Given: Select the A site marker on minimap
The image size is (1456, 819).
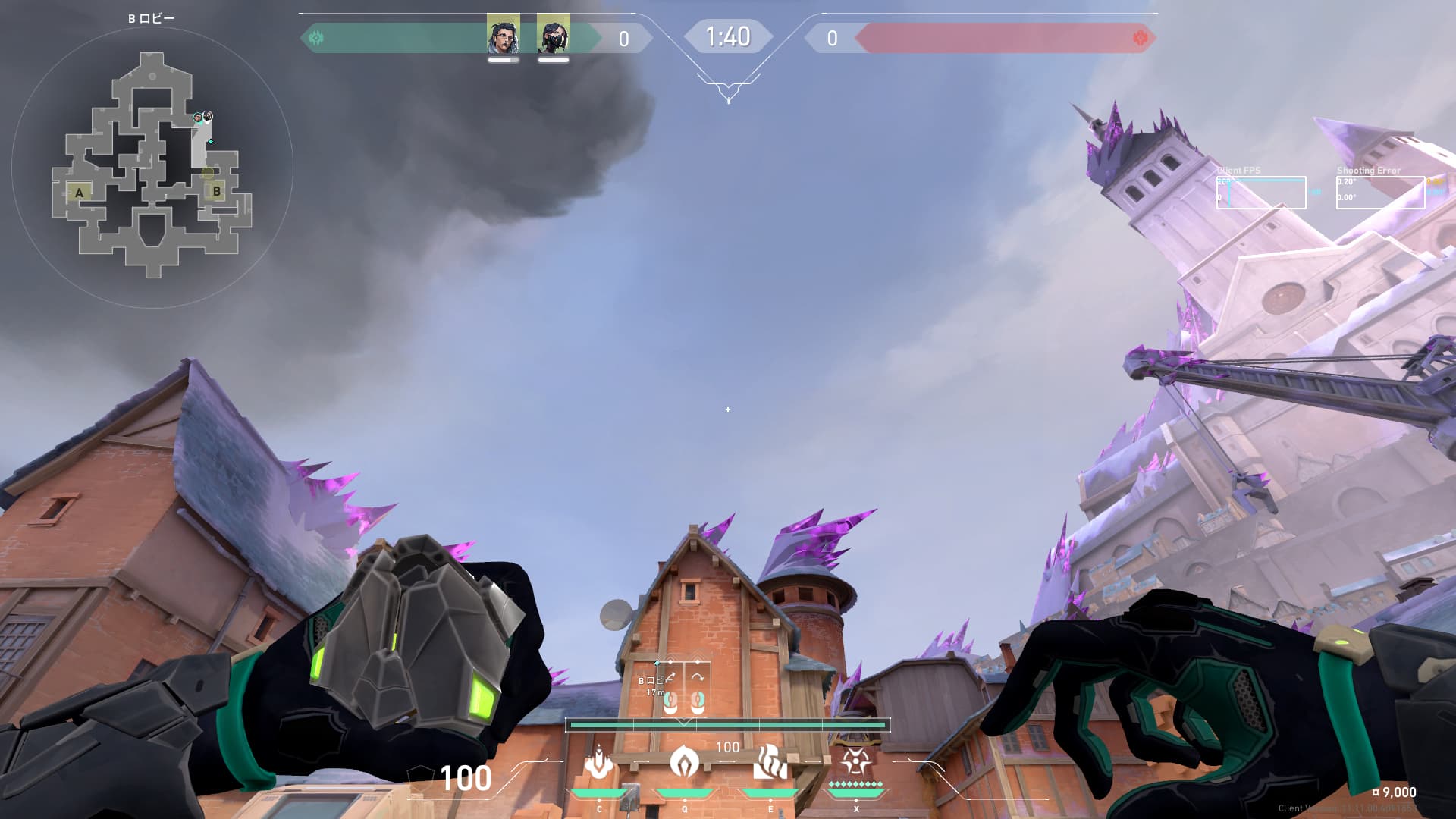Looking at the screenshot, I should pos(79,193).
